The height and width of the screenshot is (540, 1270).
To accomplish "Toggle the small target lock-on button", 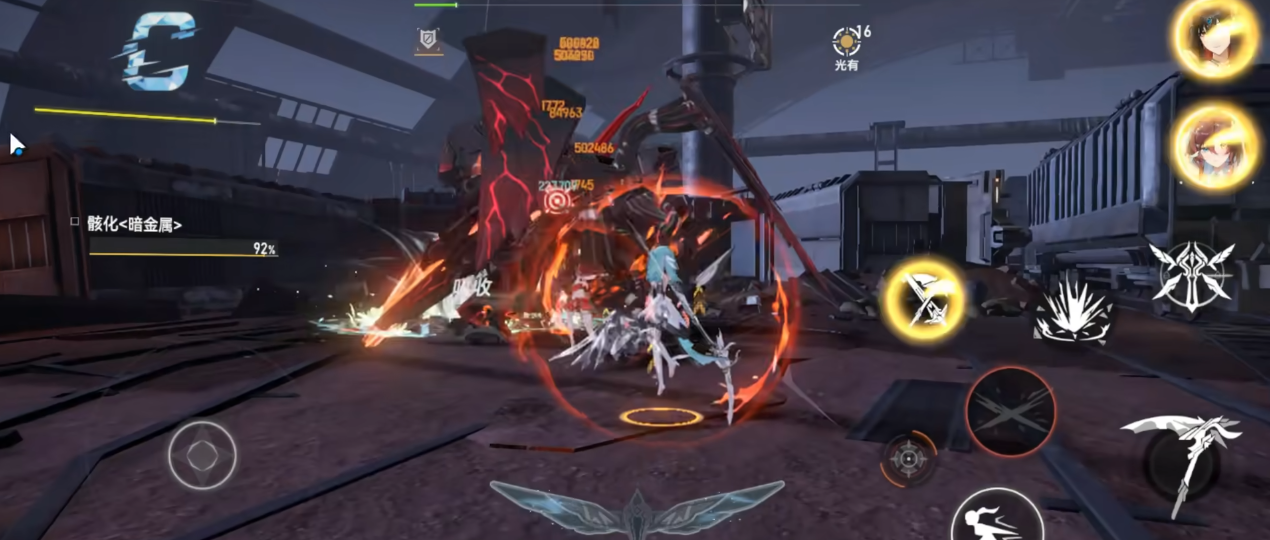I will (908, 459).
